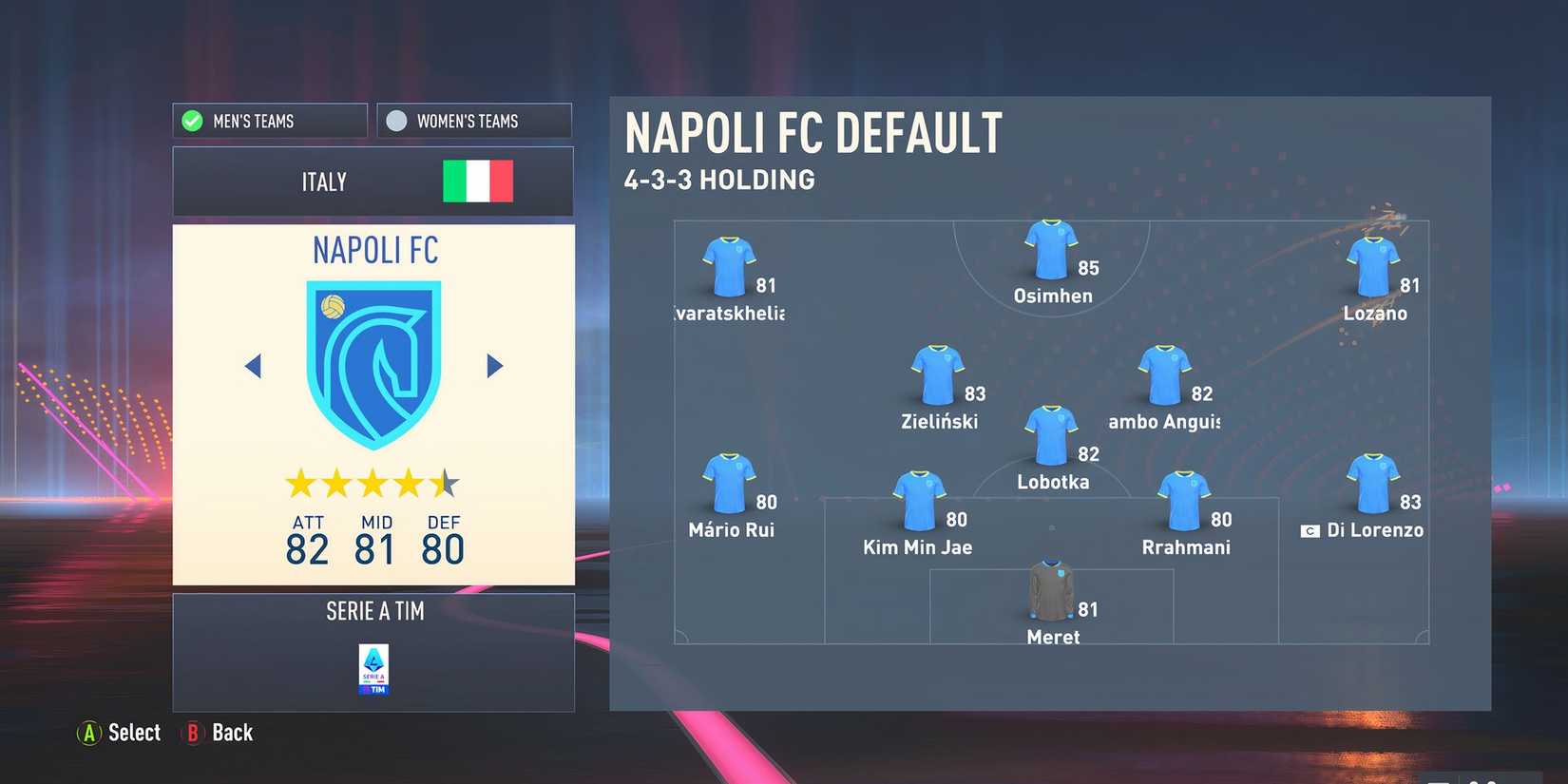
Task: Select the Women's Teams option
Action: click(x=473, y=121)
